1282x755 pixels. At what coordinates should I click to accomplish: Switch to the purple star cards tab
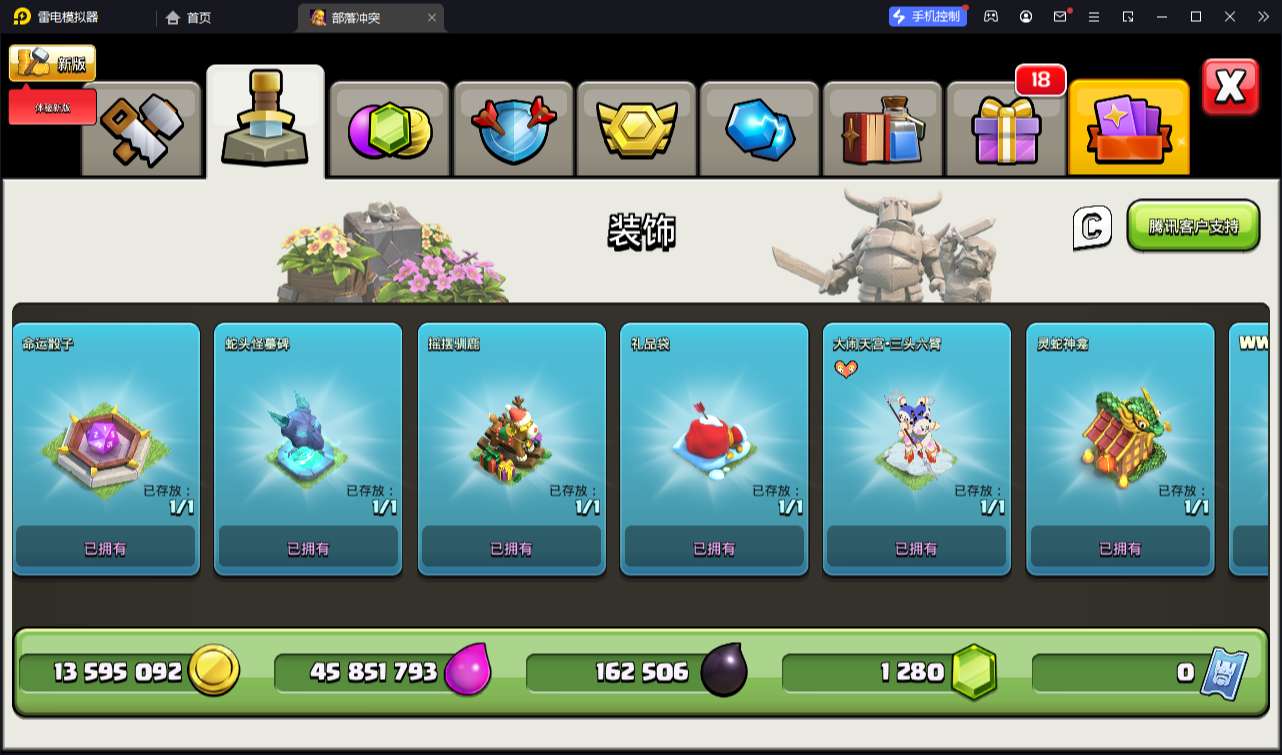pyautogui.click(x=1129, y=129)
